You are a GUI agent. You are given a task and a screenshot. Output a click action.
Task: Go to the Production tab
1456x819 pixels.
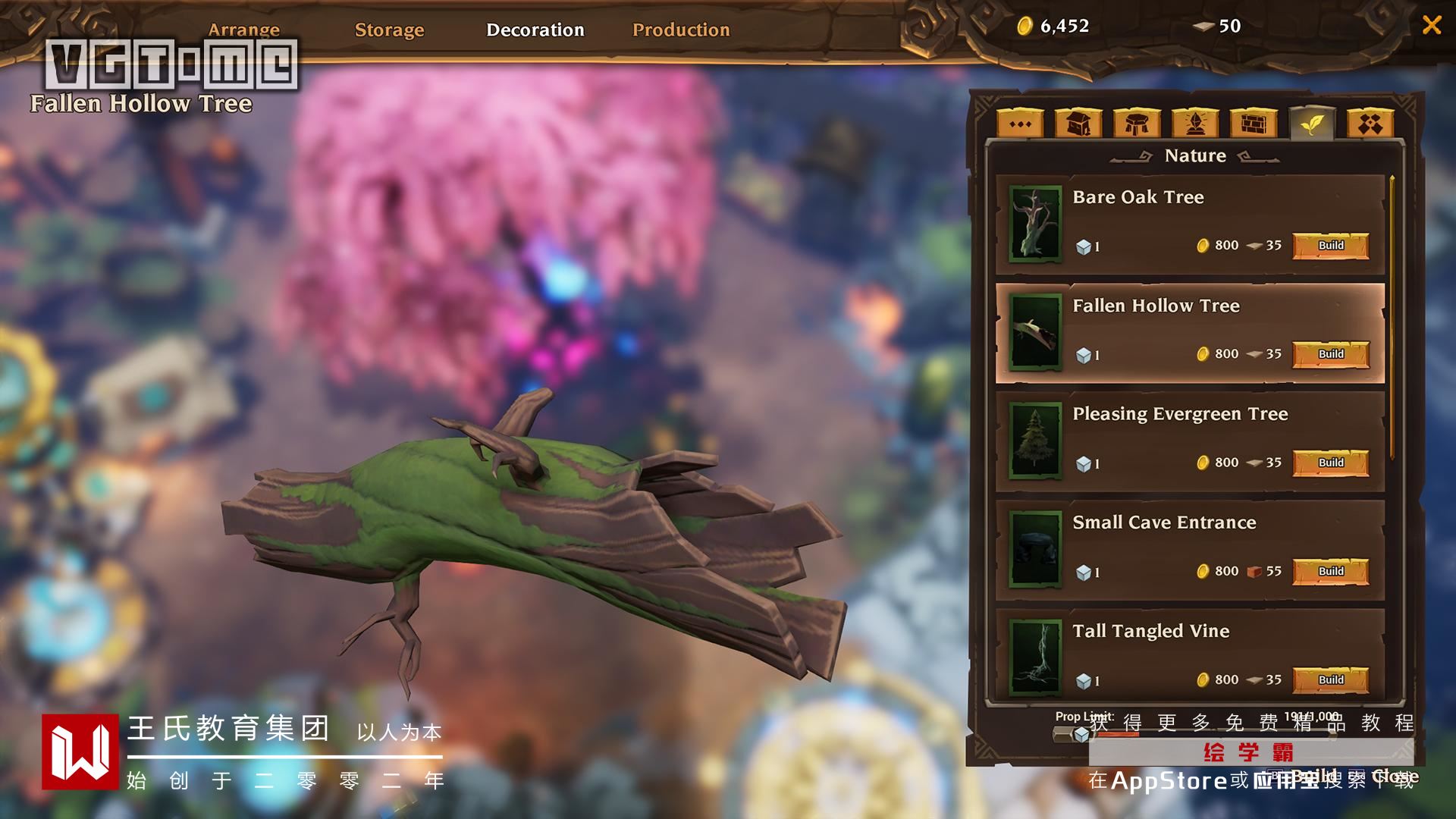click(x=681, y=30)
